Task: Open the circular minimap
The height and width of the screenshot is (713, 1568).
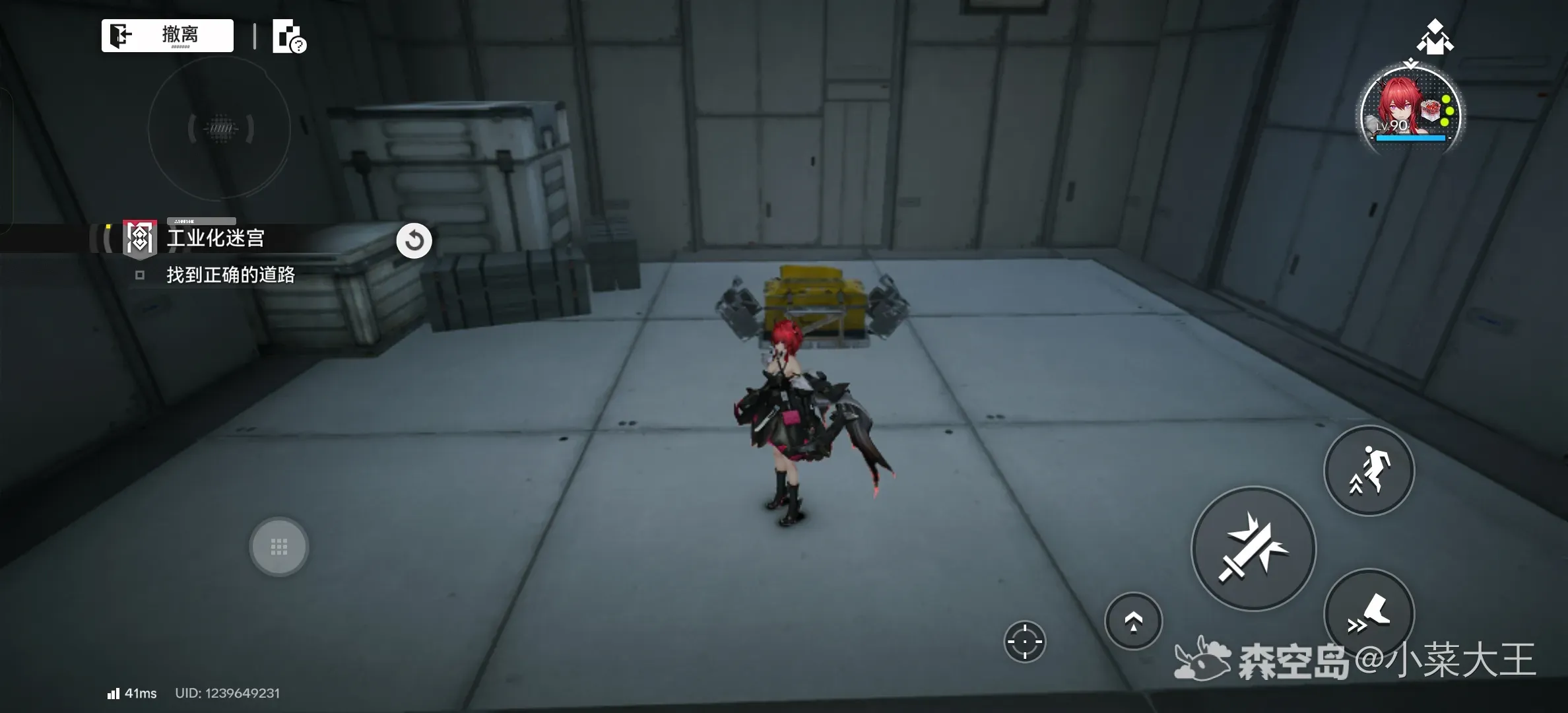Action: [x=220, y=128]
